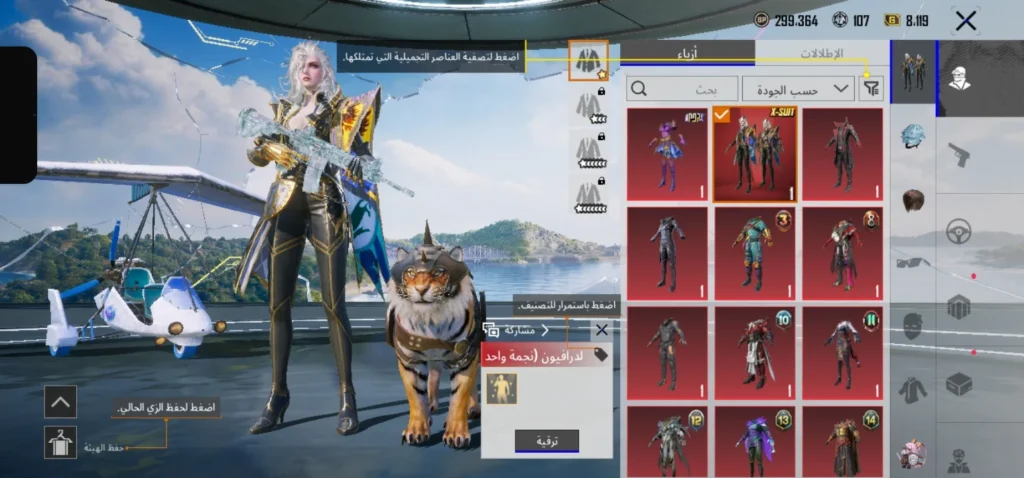Save the current look with the hanger icon
Image resolution: width=1024 pixels, height=478 pixels.
pos(60,442)
